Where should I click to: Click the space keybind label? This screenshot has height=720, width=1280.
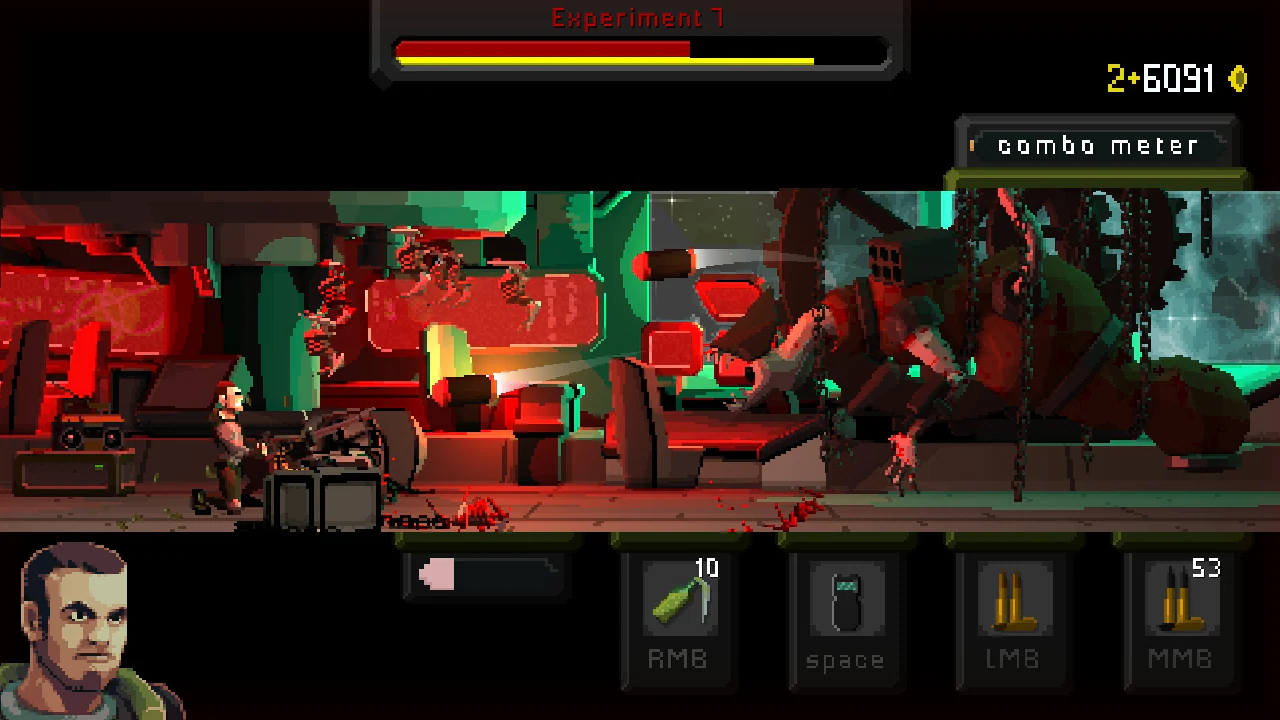tap(846, 660)
